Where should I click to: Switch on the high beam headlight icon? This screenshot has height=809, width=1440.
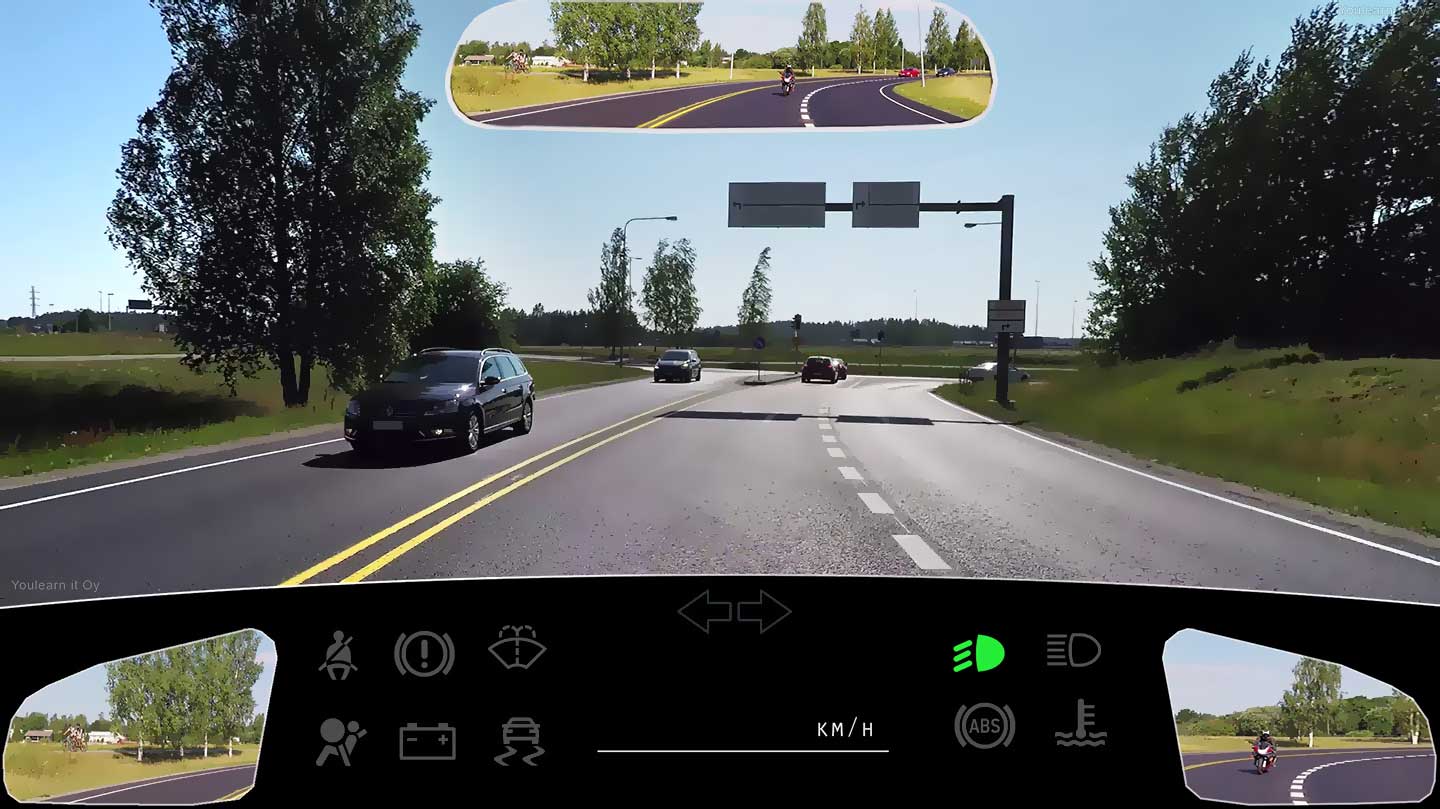tap(1073, 650)
